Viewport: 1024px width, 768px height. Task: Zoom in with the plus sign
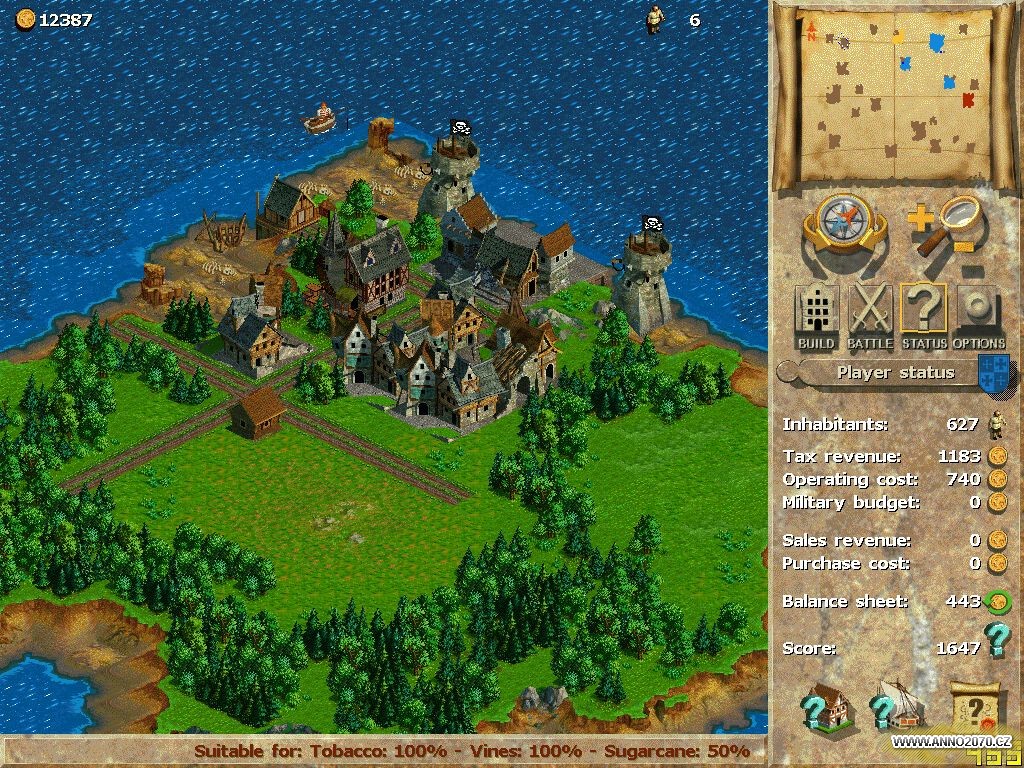coord(921,216)
